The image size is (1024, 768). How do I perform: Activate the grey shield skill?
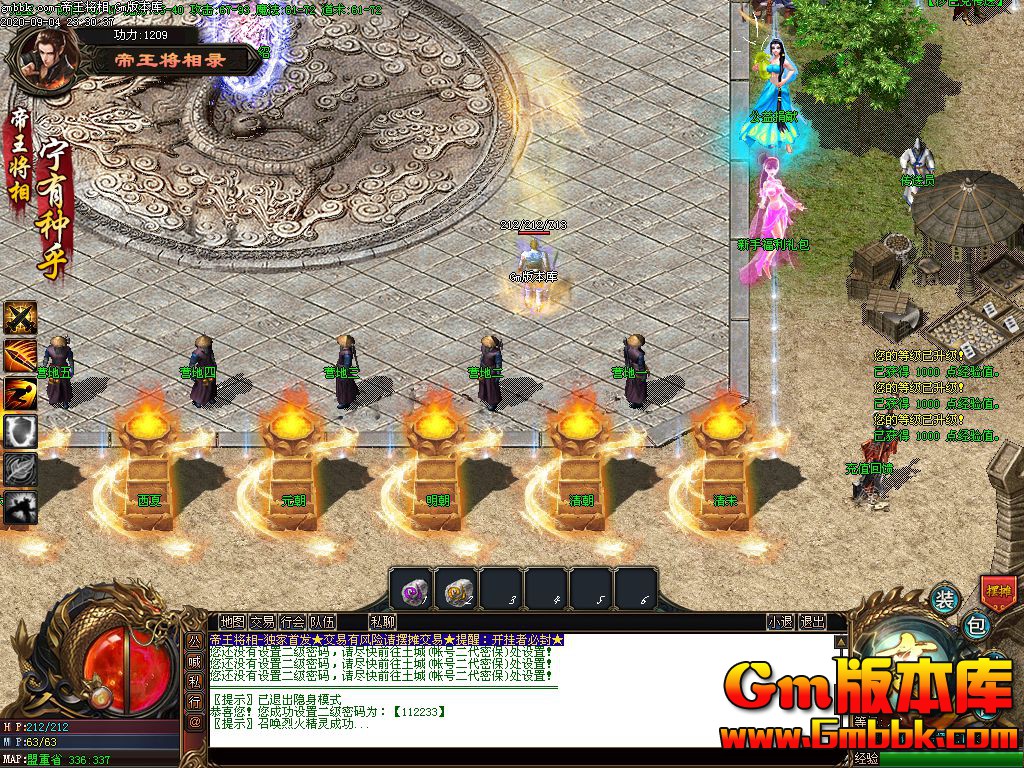tap(20, 431)
